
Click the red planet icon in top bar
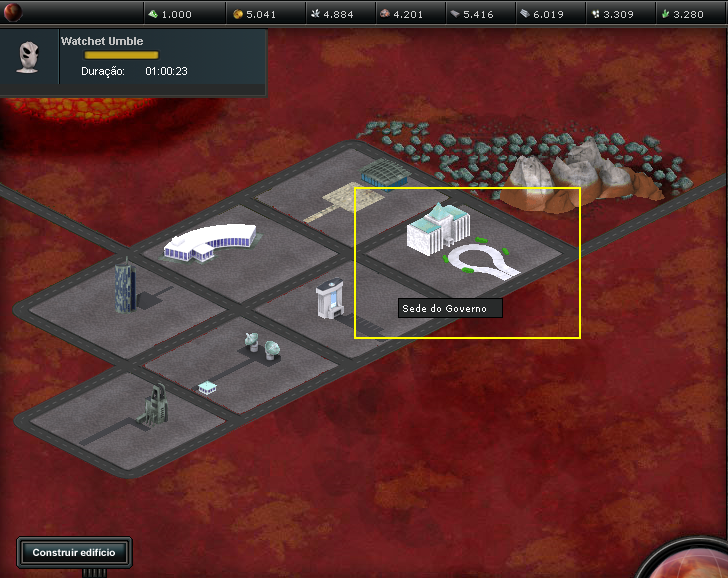[14, 13]
